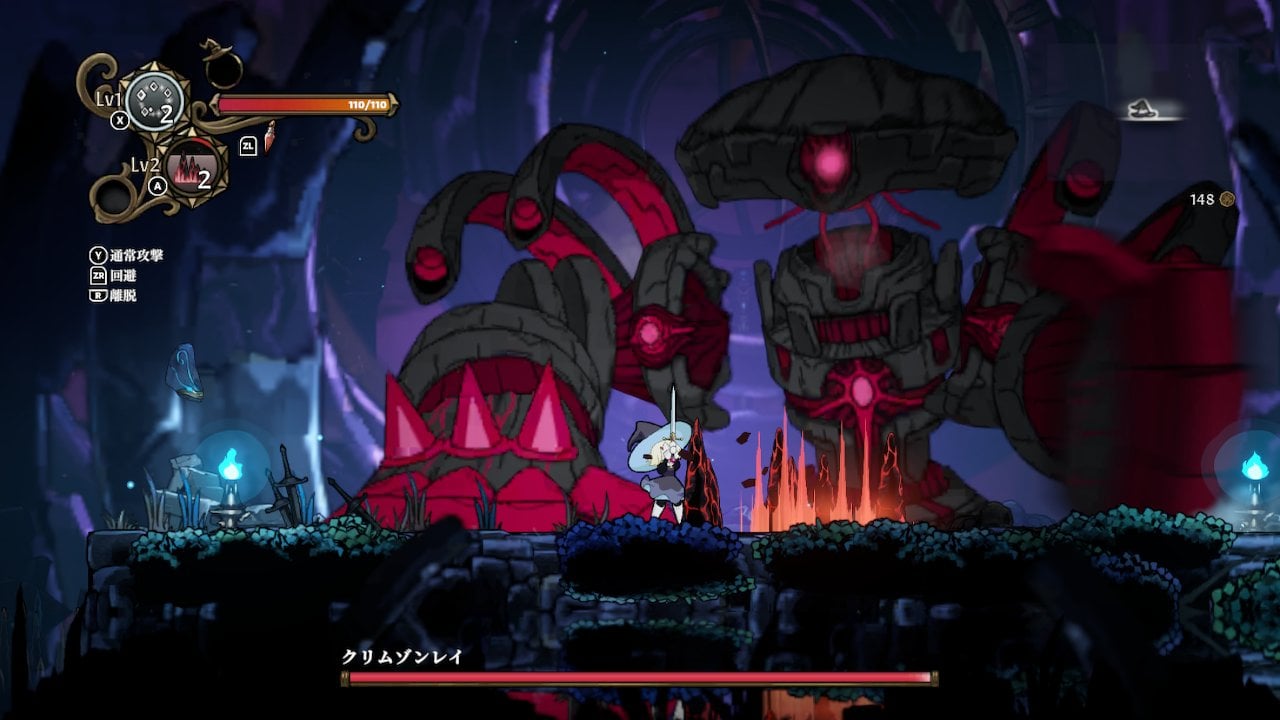The image size is (1280, 720).
Task: Click the Y button icon beside 通常攻撃
Action: [x=98, y=254]
